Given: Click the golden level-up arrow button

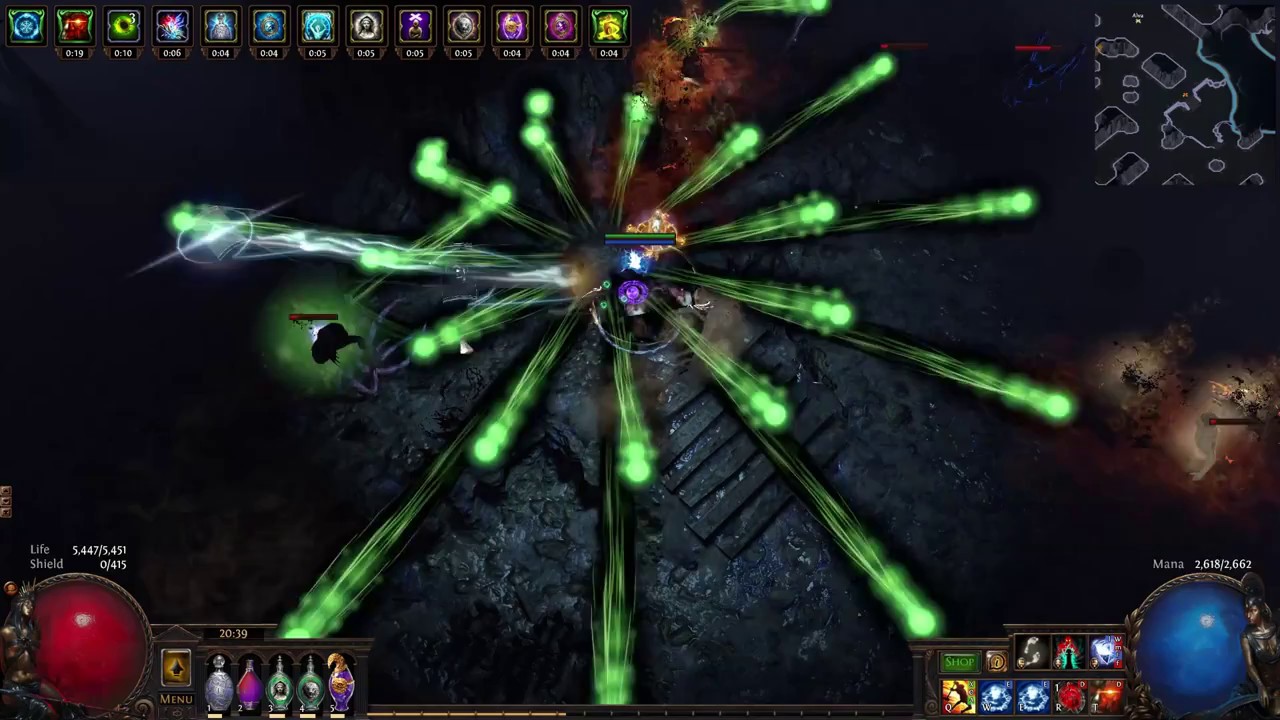Looking at the screenshot, I should [176, 667].
